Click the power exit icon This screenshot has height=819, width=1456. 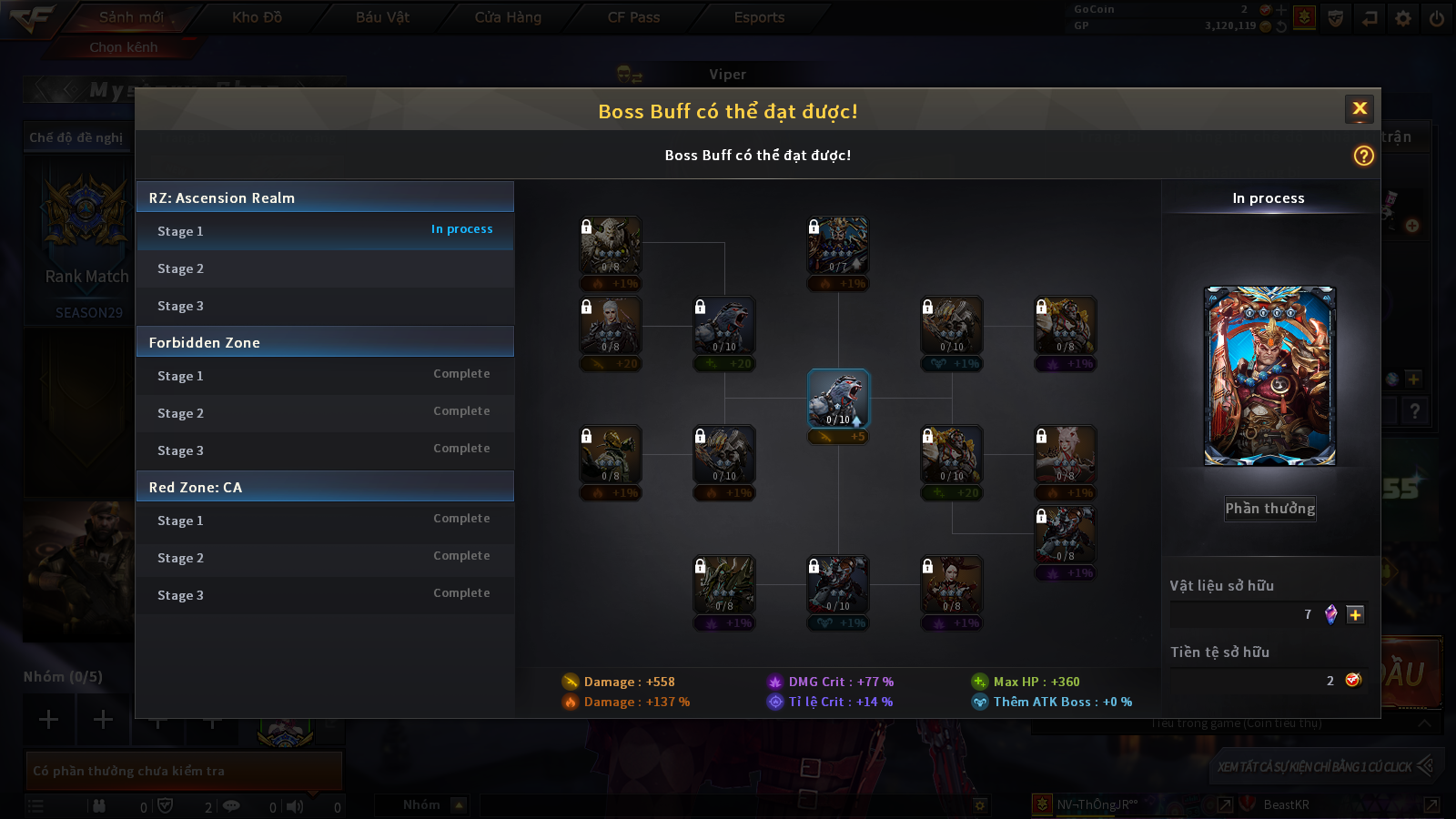[1436, 18]
